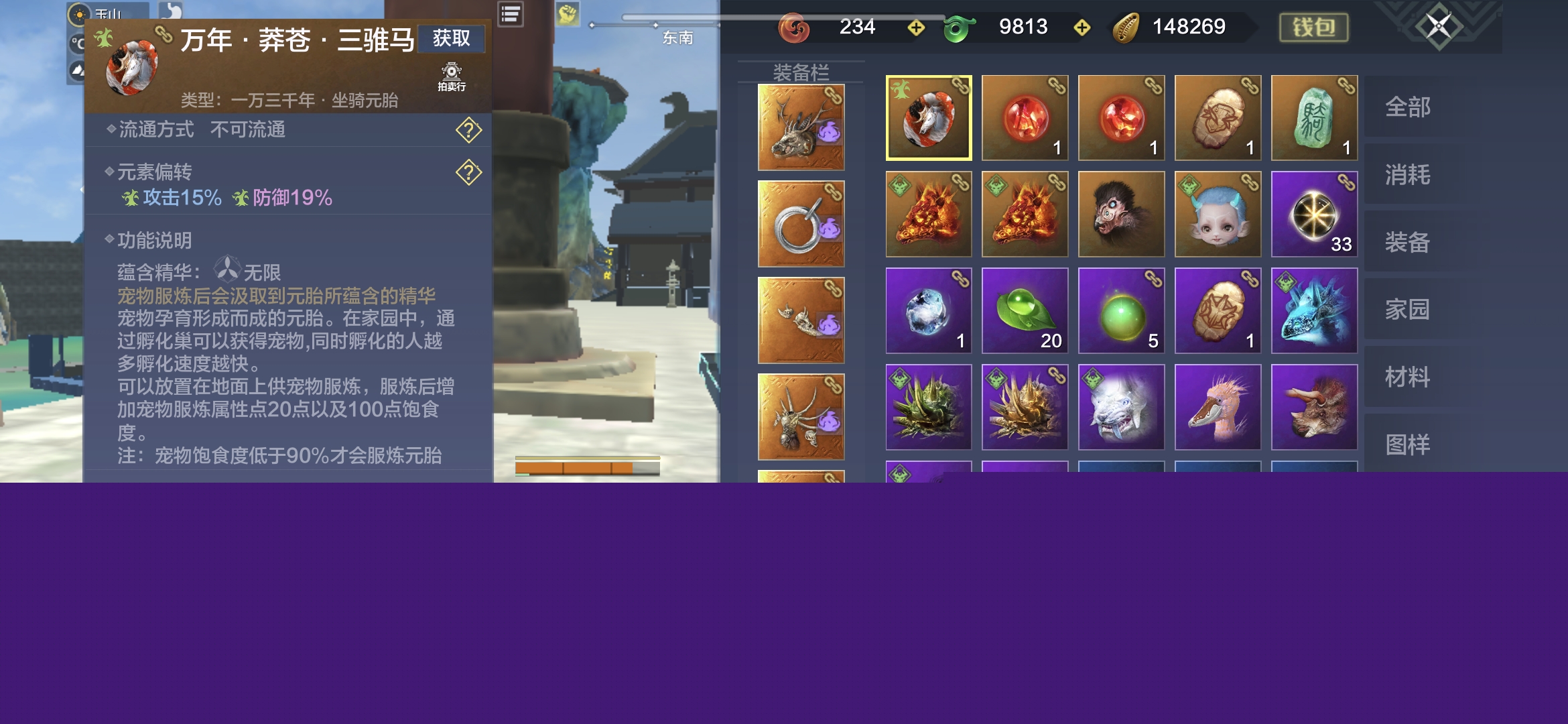Open the 拍卖行 auction house icon
This screenshot has width=1568, height=724.
click(451, 76)
